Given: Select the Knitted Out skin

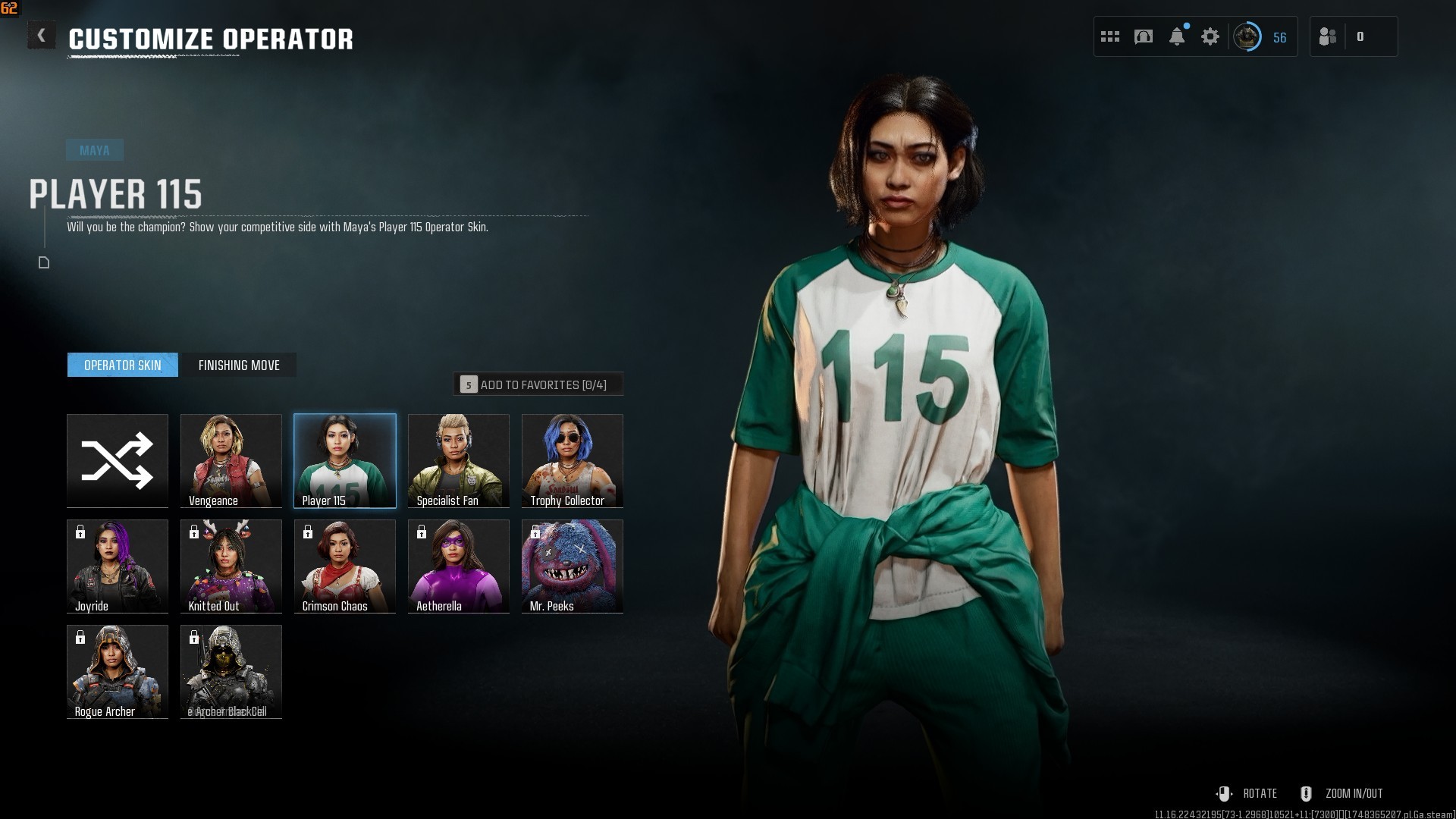Looking at the screenshot, I should [x=231, y=566].
